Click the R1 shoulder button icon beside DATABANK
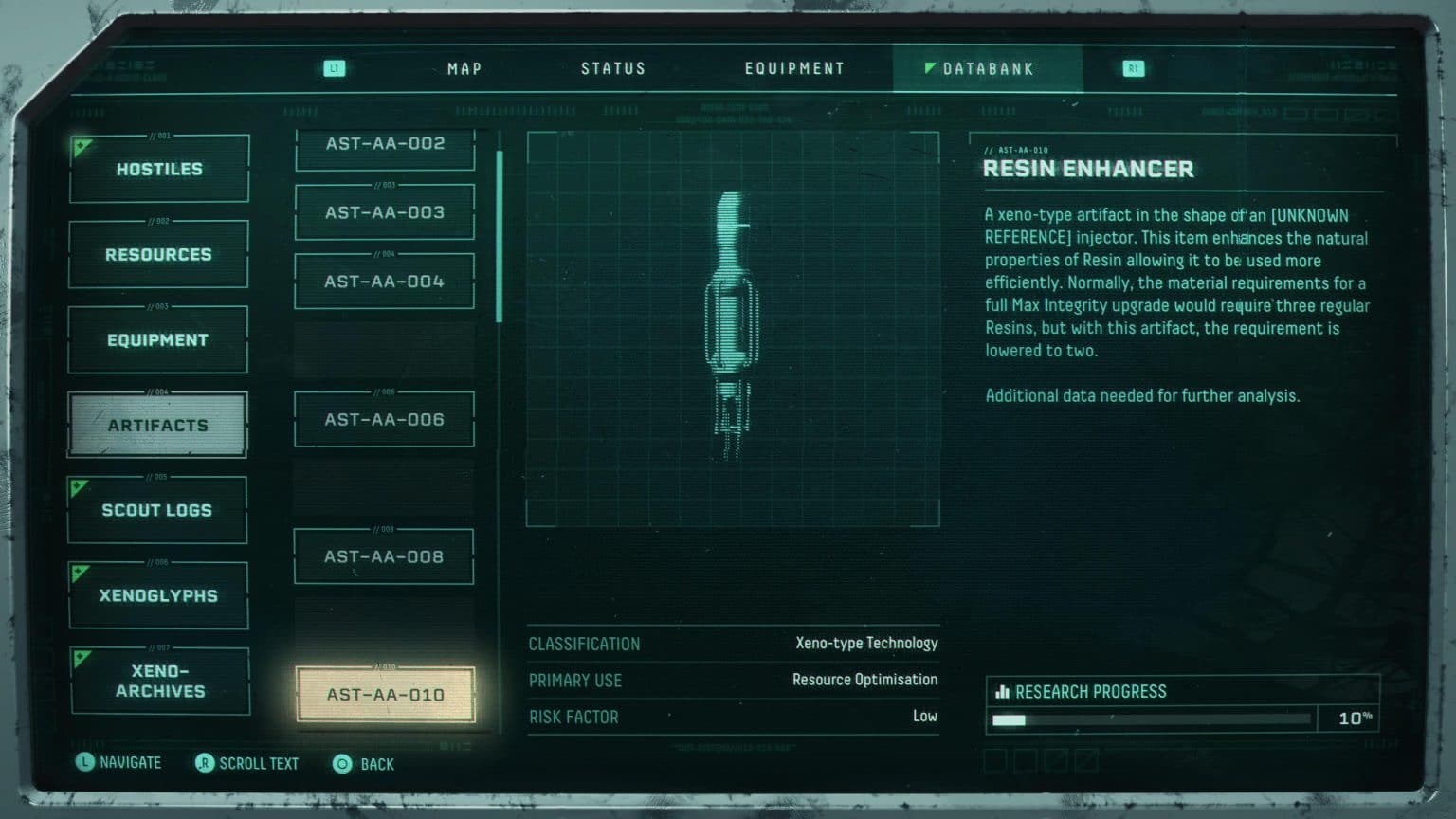The height and width of the screenshot is (819, 1456). 1134,67
